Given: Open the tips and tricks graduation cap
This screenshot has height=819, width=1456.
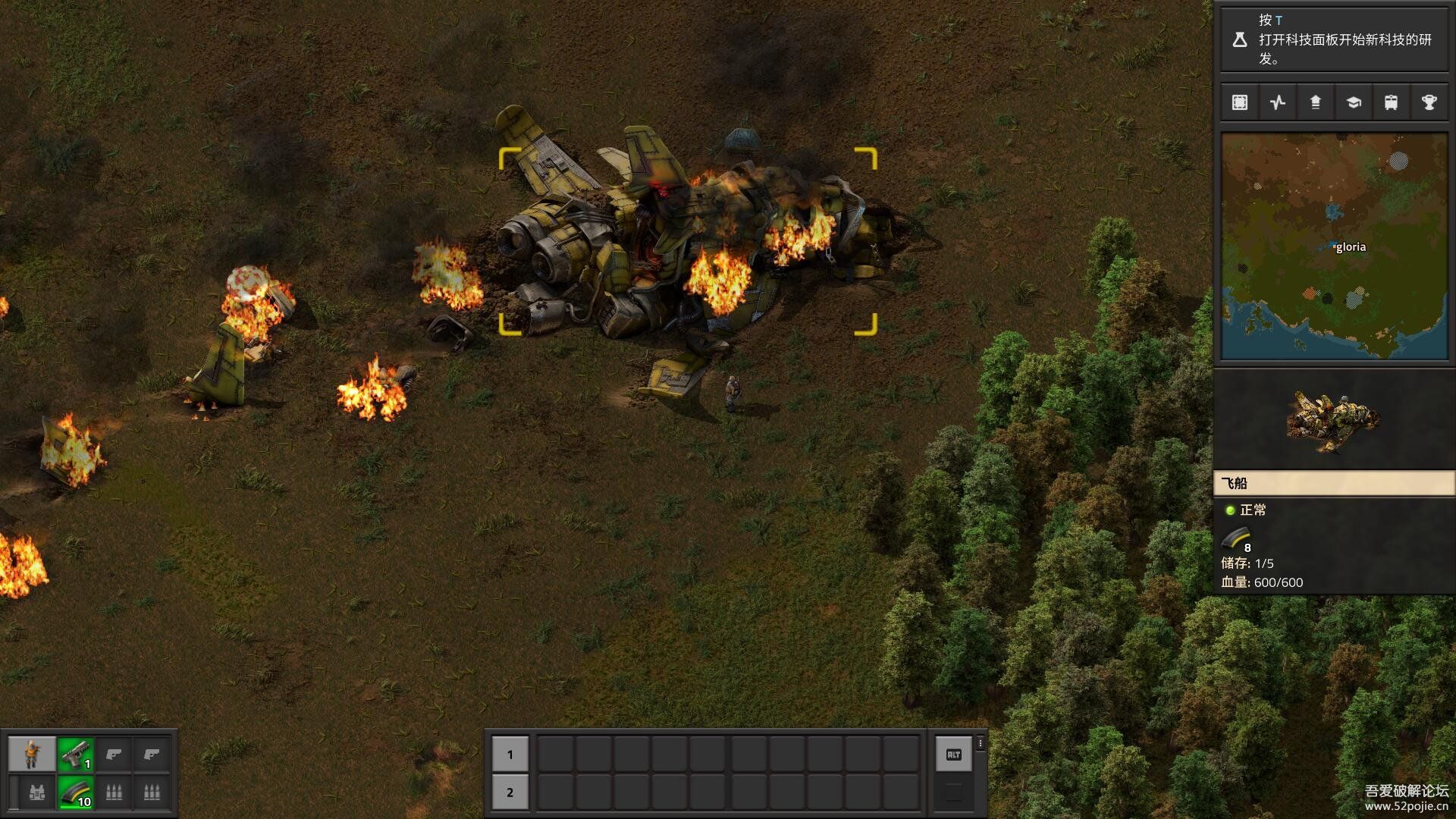Looking at the screenshot, I should 1354,102.
